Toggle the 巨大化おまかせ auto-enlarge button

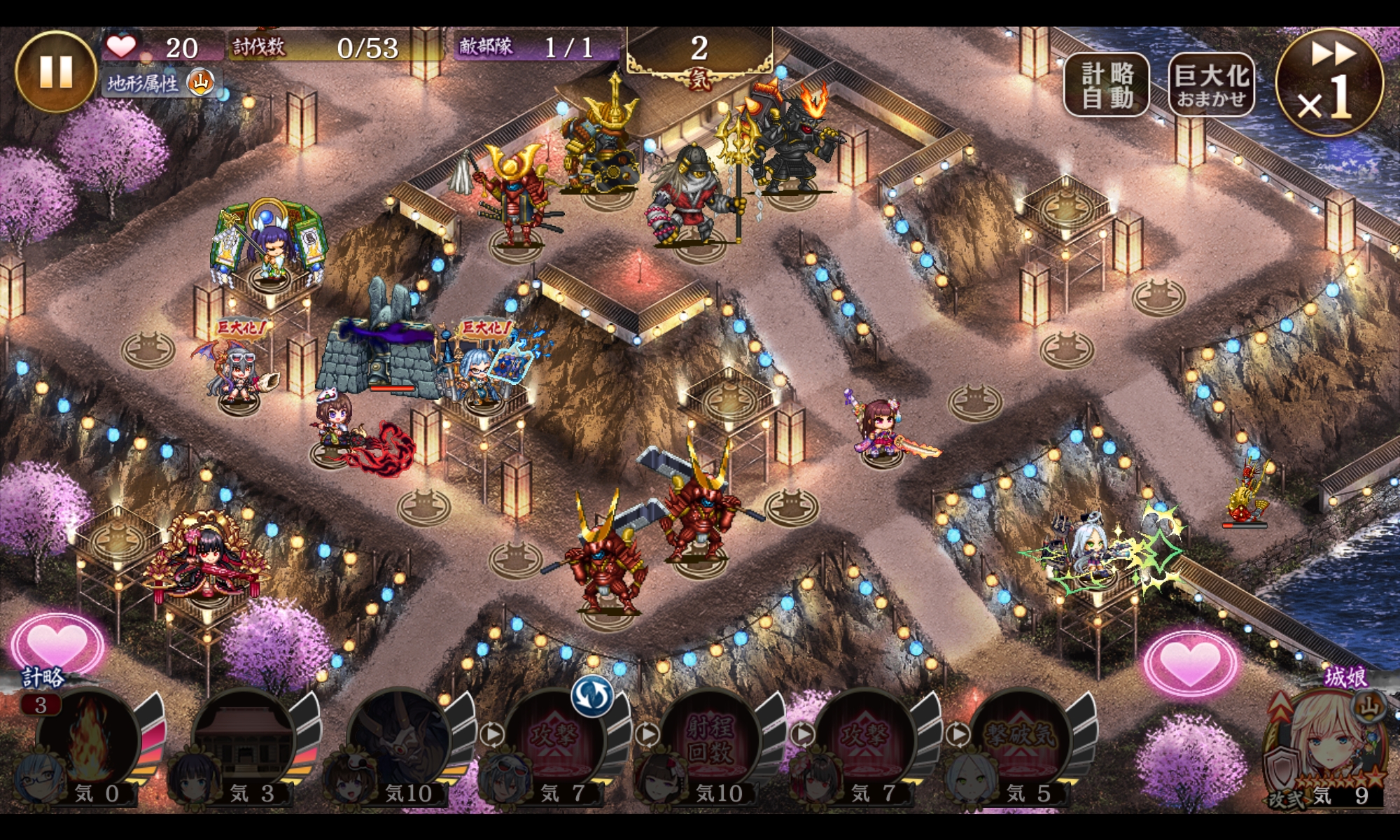click(x=1211, y=85)
